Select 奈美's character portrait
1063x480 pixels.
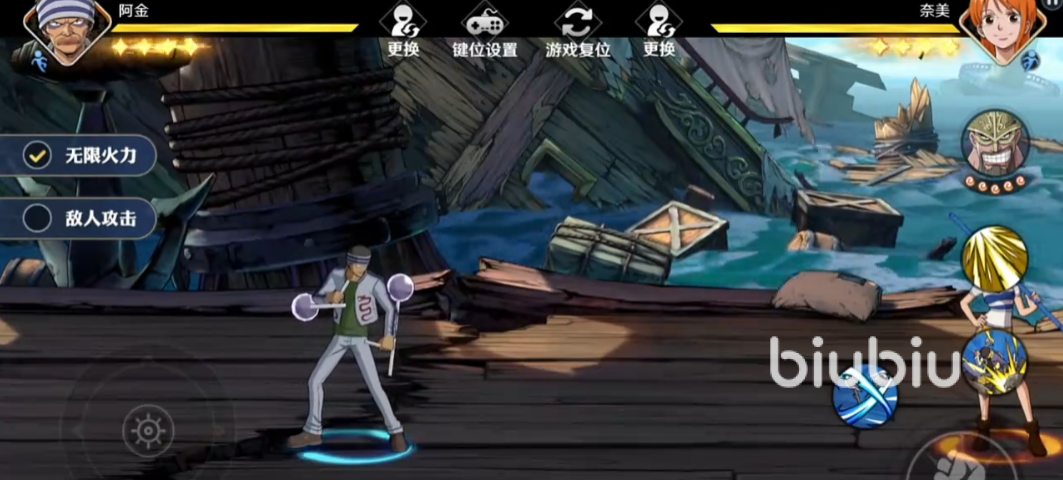[996, 32]
